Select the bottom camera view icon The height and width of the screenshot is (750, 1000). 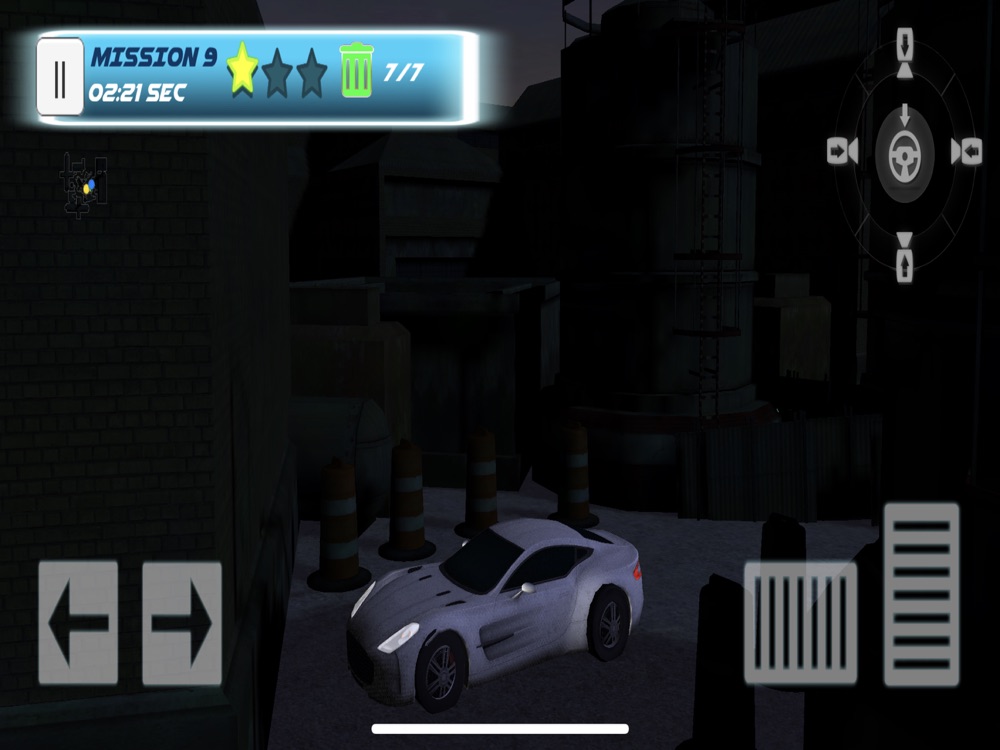pos(905,257)
